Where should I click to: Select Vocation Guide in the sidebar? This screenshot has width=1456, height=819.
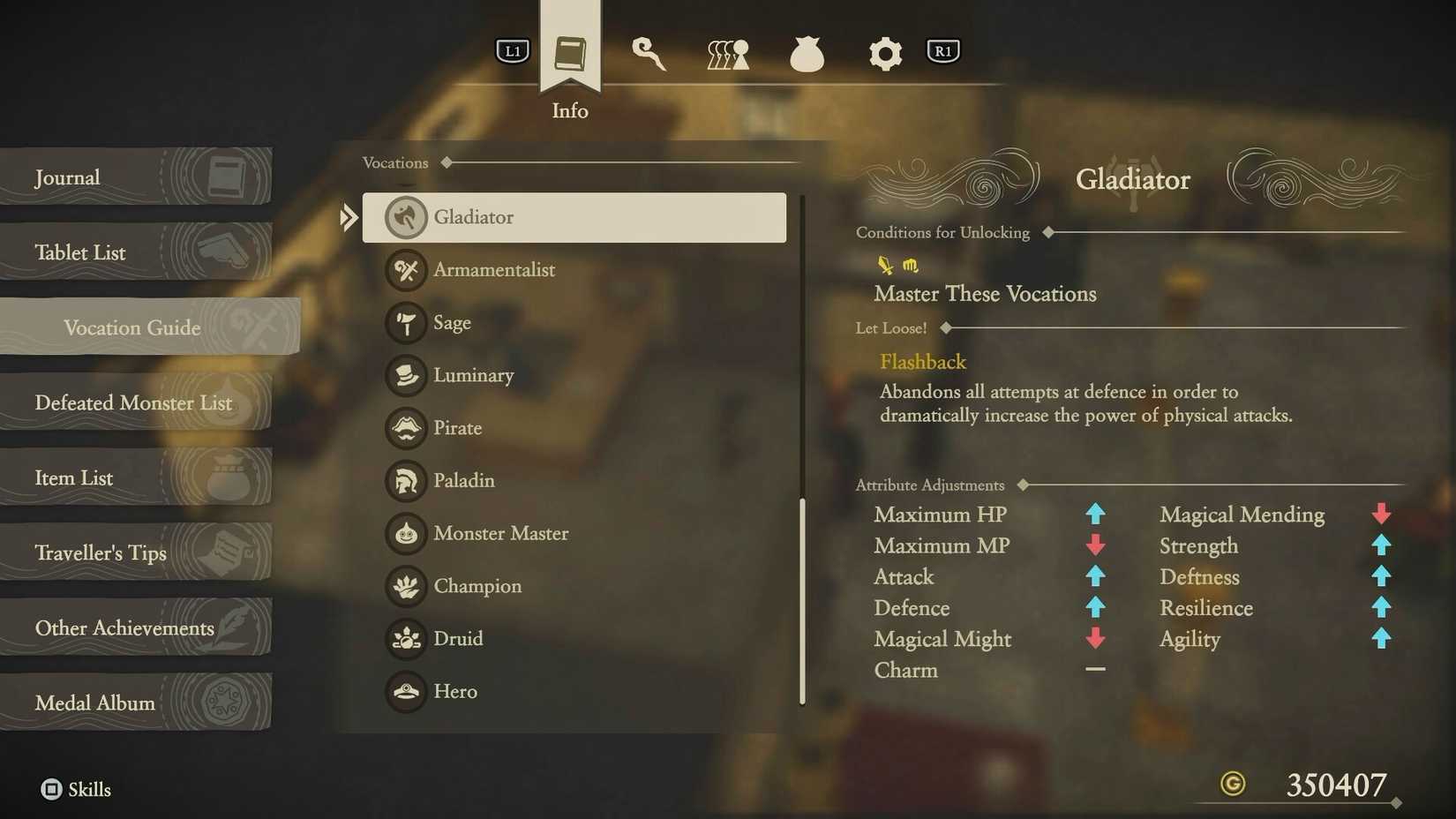coord(131,327)
